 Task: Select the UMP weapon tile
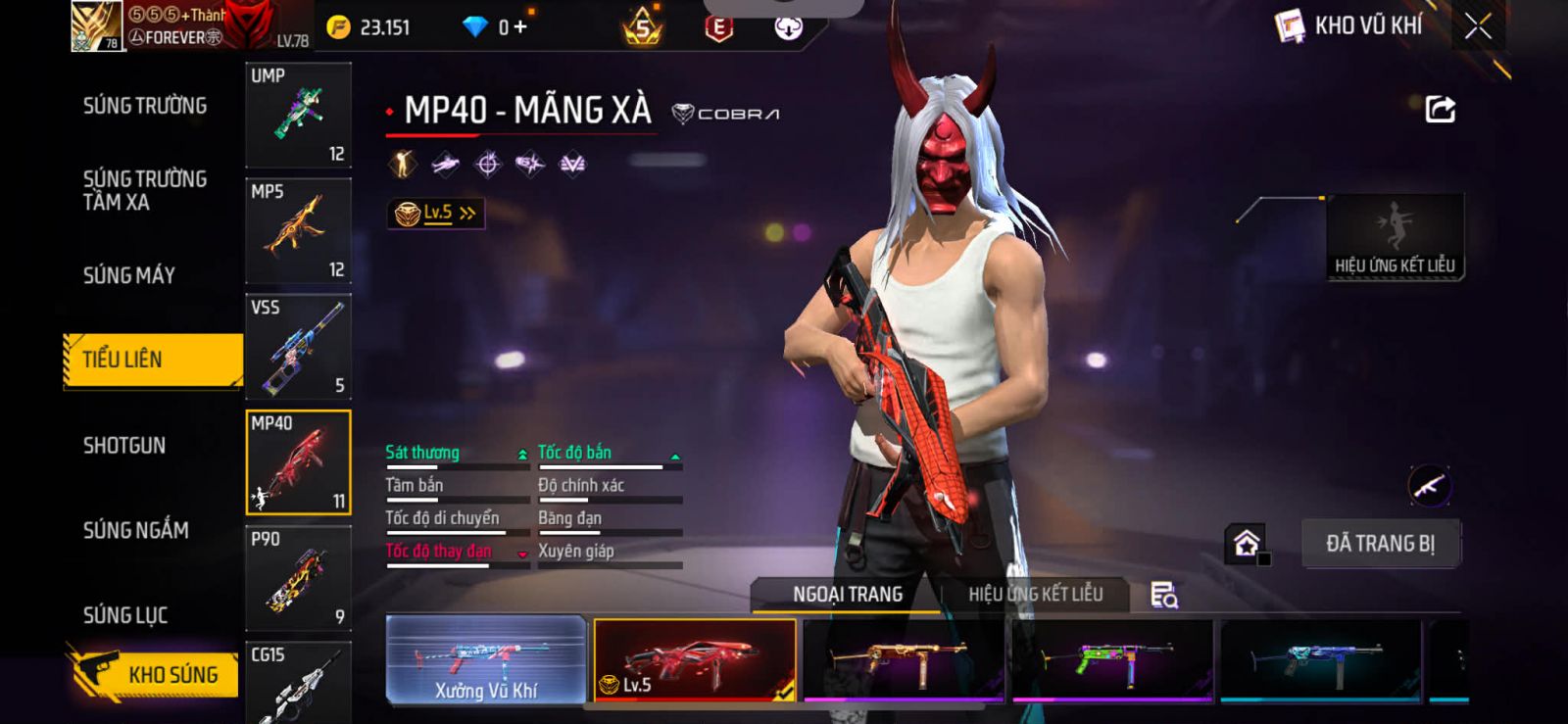click(298, 115)
